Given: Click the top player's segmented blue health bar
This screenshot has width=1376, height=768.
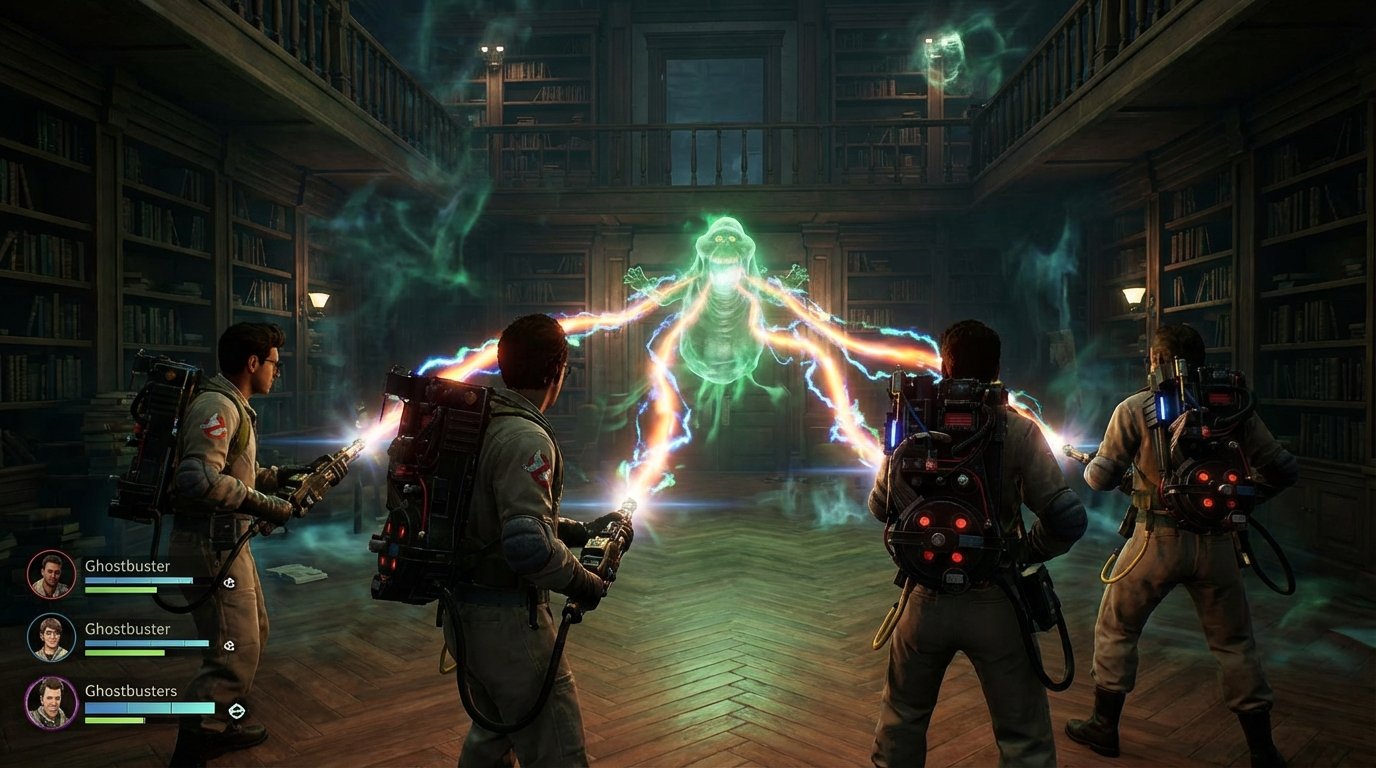Looking at the screenshot, I should [138, 578].
